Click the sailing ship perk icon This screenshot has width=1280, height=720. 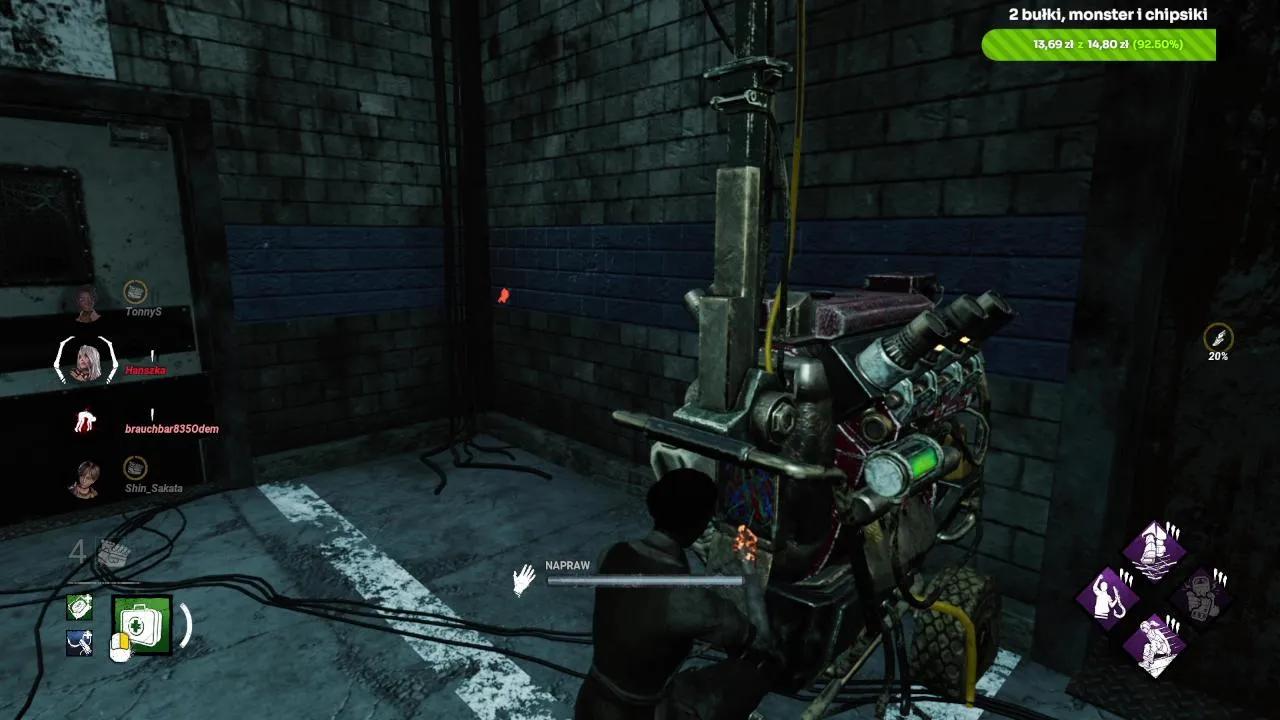(x=1153, y=549)
